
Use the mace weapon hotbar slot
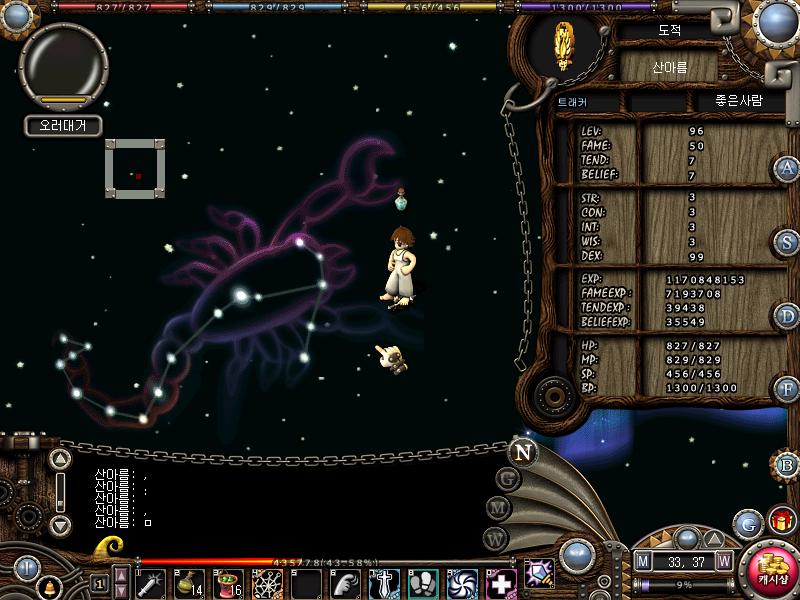pyautogui.click(x=150, y=583)
